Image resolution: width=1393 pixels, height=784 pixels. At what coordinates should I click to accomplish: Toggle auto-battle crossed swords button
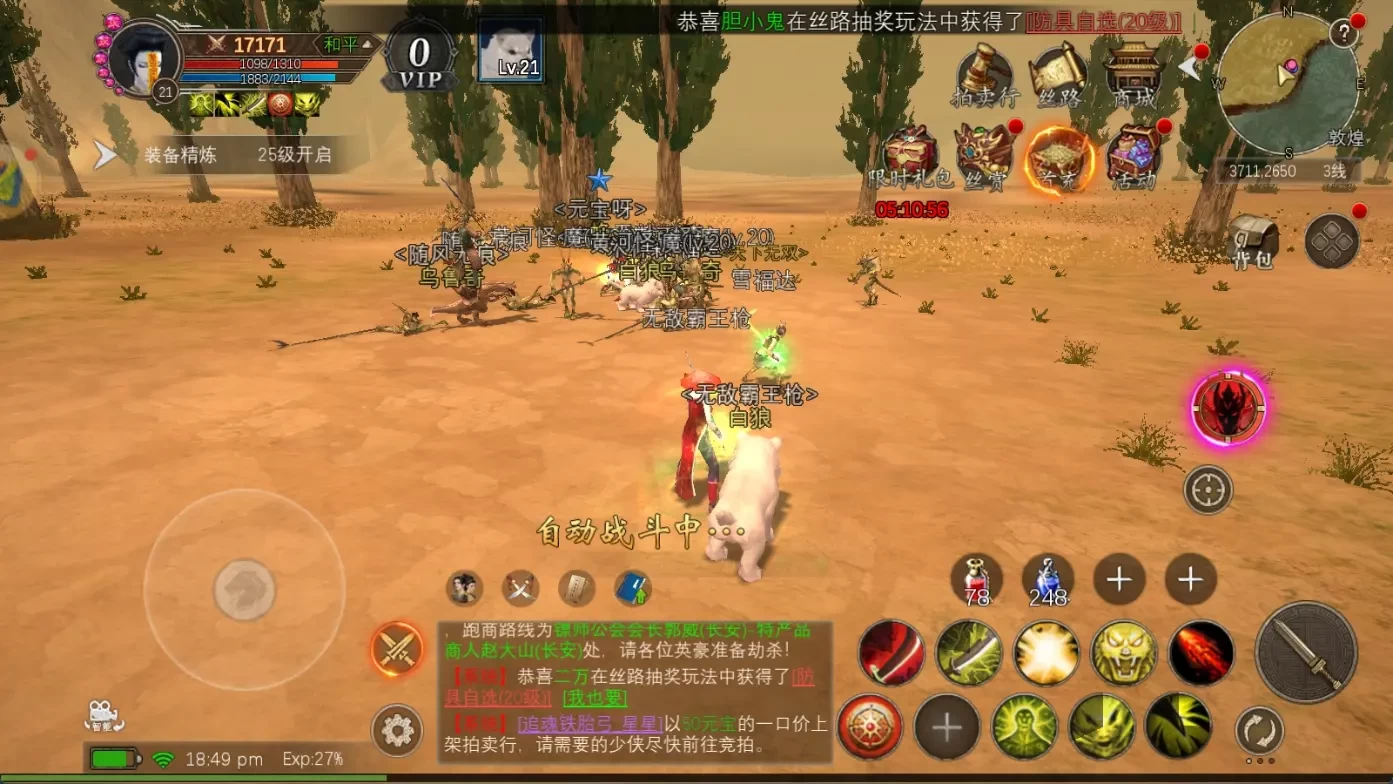[397, 649]
